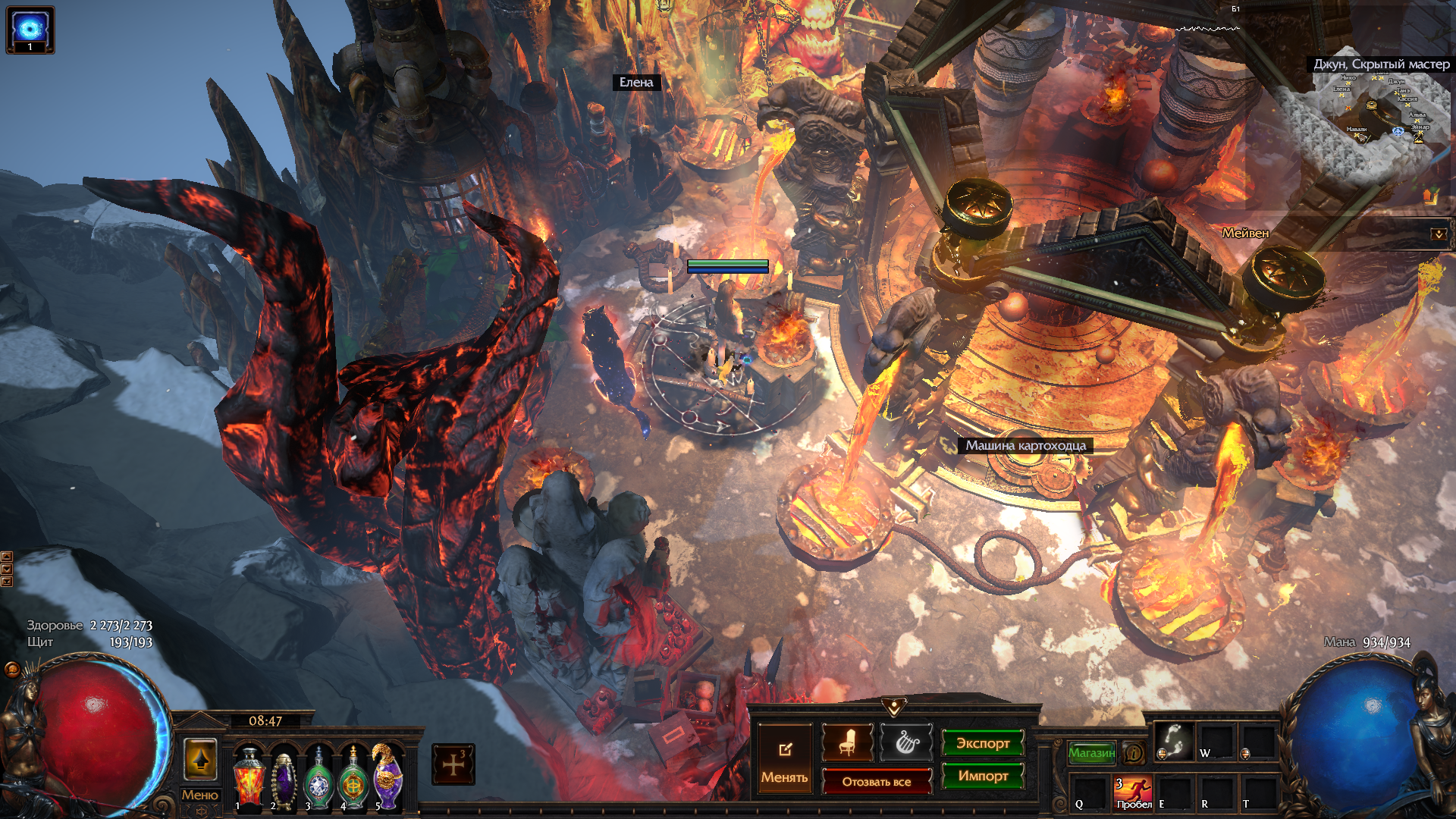Open the Меню button

pos(199,795)
